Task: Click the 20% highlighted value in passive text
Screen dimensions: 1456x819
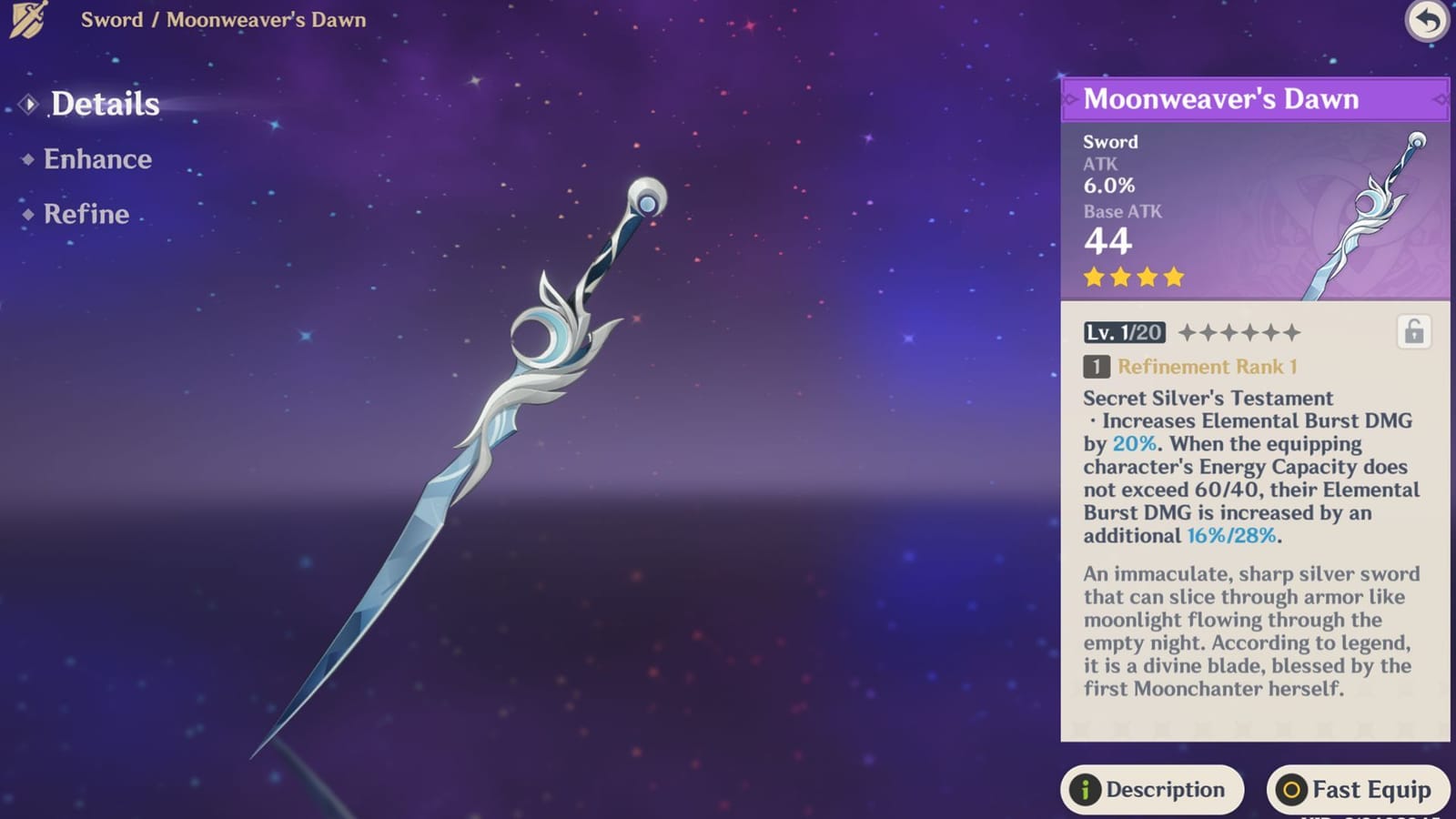Action: pyautogui.click(x=1135, y=444)
